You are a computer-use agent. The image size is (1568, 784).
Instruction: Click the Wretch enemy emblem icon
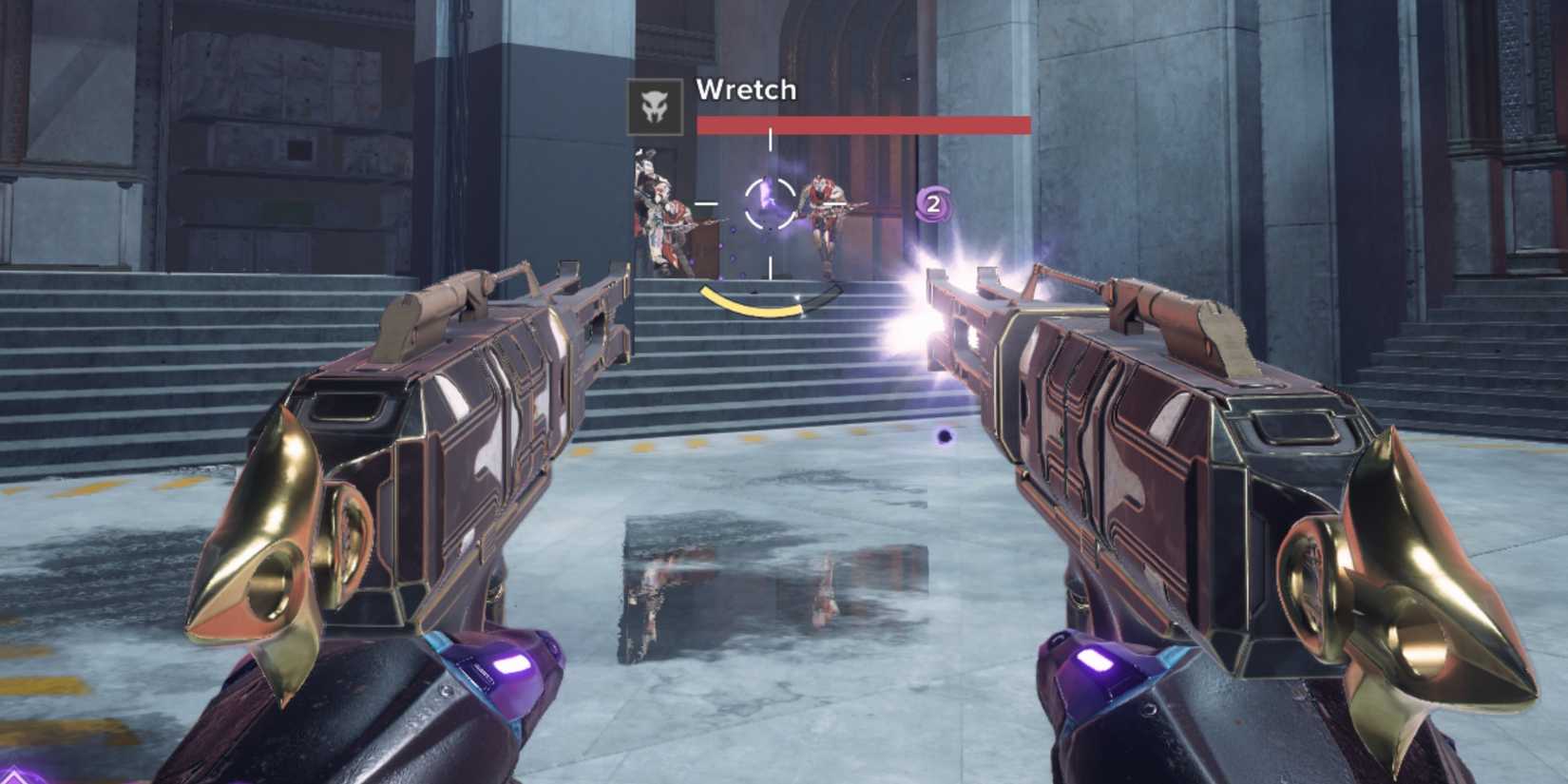(655, 106)
